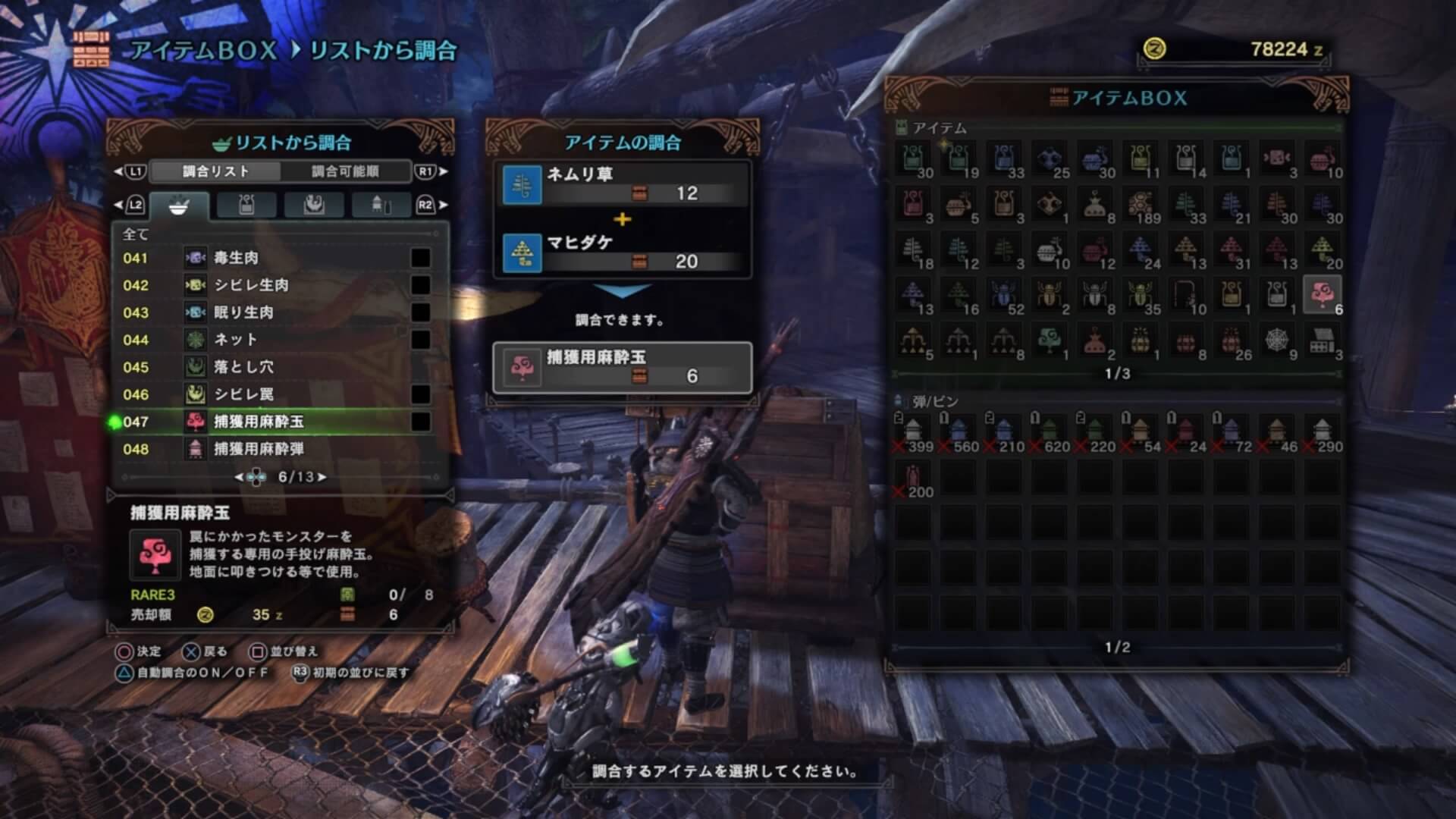Viewport: 1456px width, 819px height.
Task: Select the マヒダケ ingredient slot
Action: coord(622,253)
